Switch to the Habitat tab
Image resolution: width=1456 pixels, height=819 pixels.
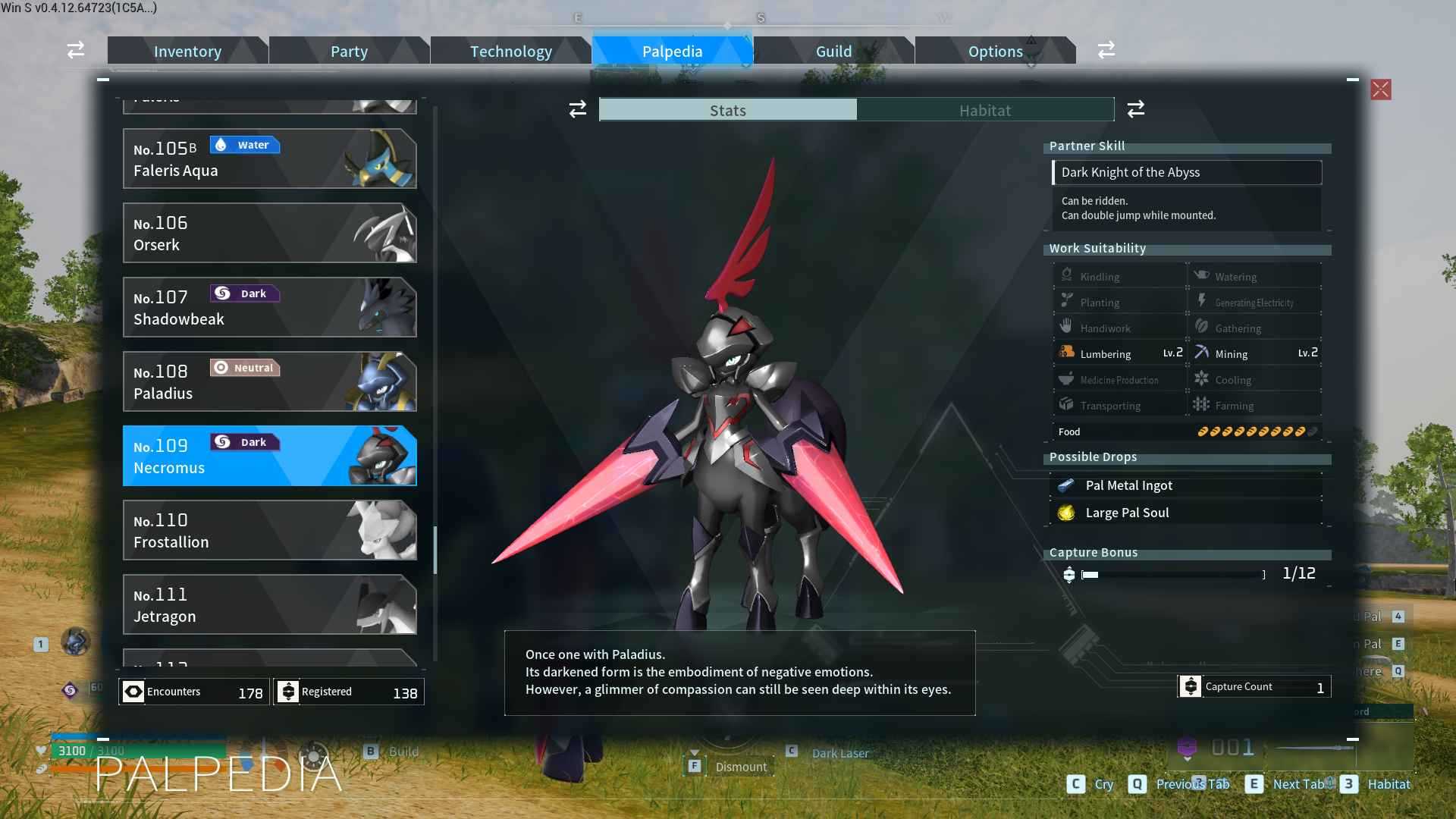[x=984, y=110]
